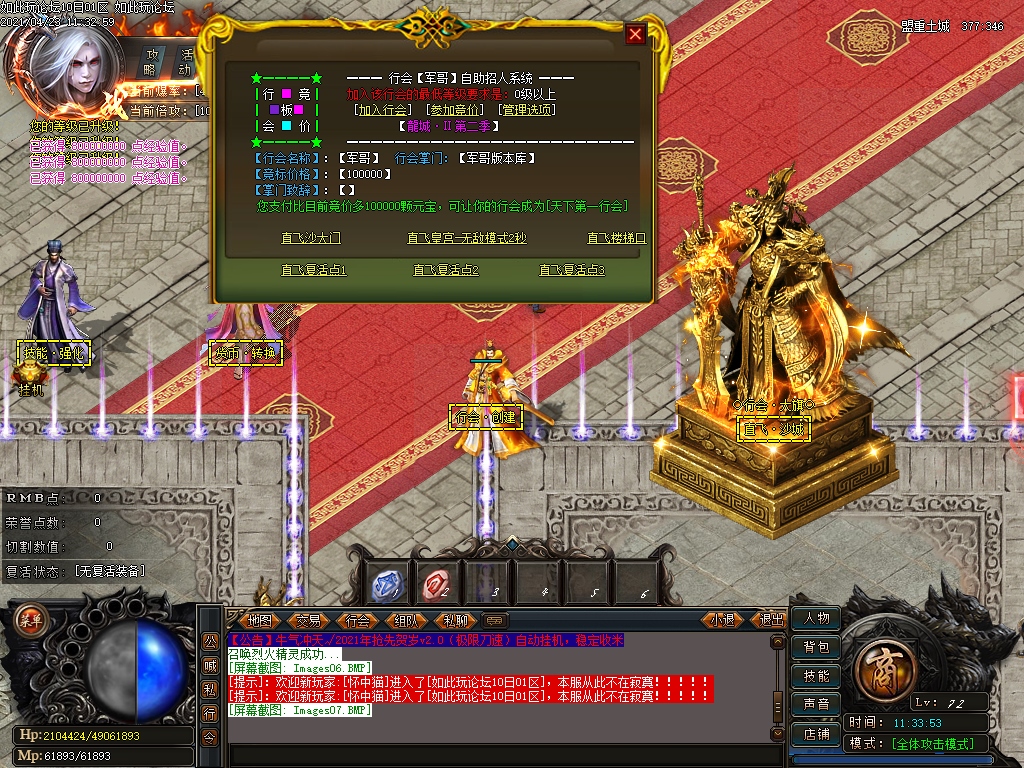Close the guild recruitment dialog
Image resolution: width=1024 pixels, height=768 pixels.
click(x=635, y=35)
